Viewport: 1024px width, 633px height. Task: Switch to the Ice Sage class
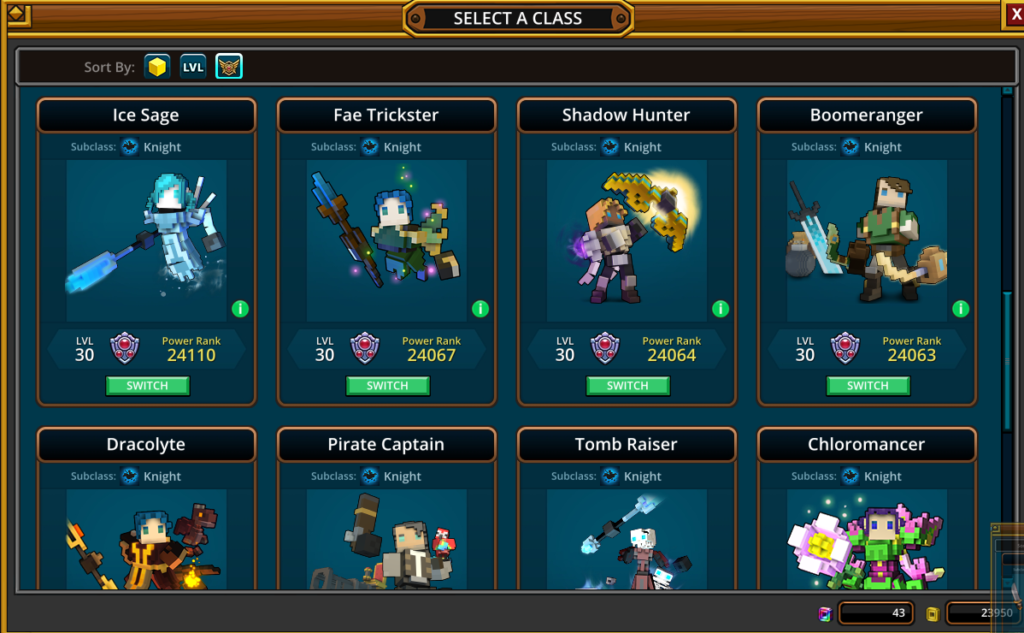point(147,386)
